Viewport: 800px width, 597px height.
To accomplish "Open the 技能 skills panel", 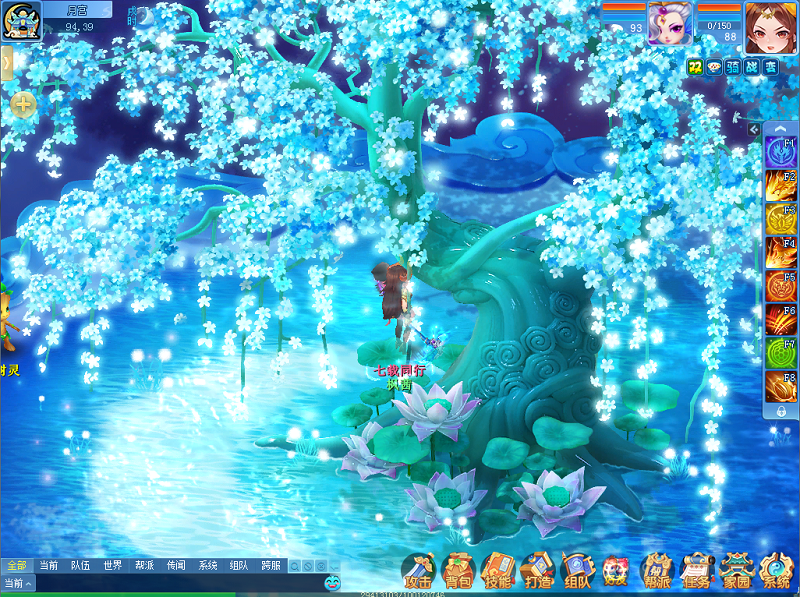I will tap(498, 571).
